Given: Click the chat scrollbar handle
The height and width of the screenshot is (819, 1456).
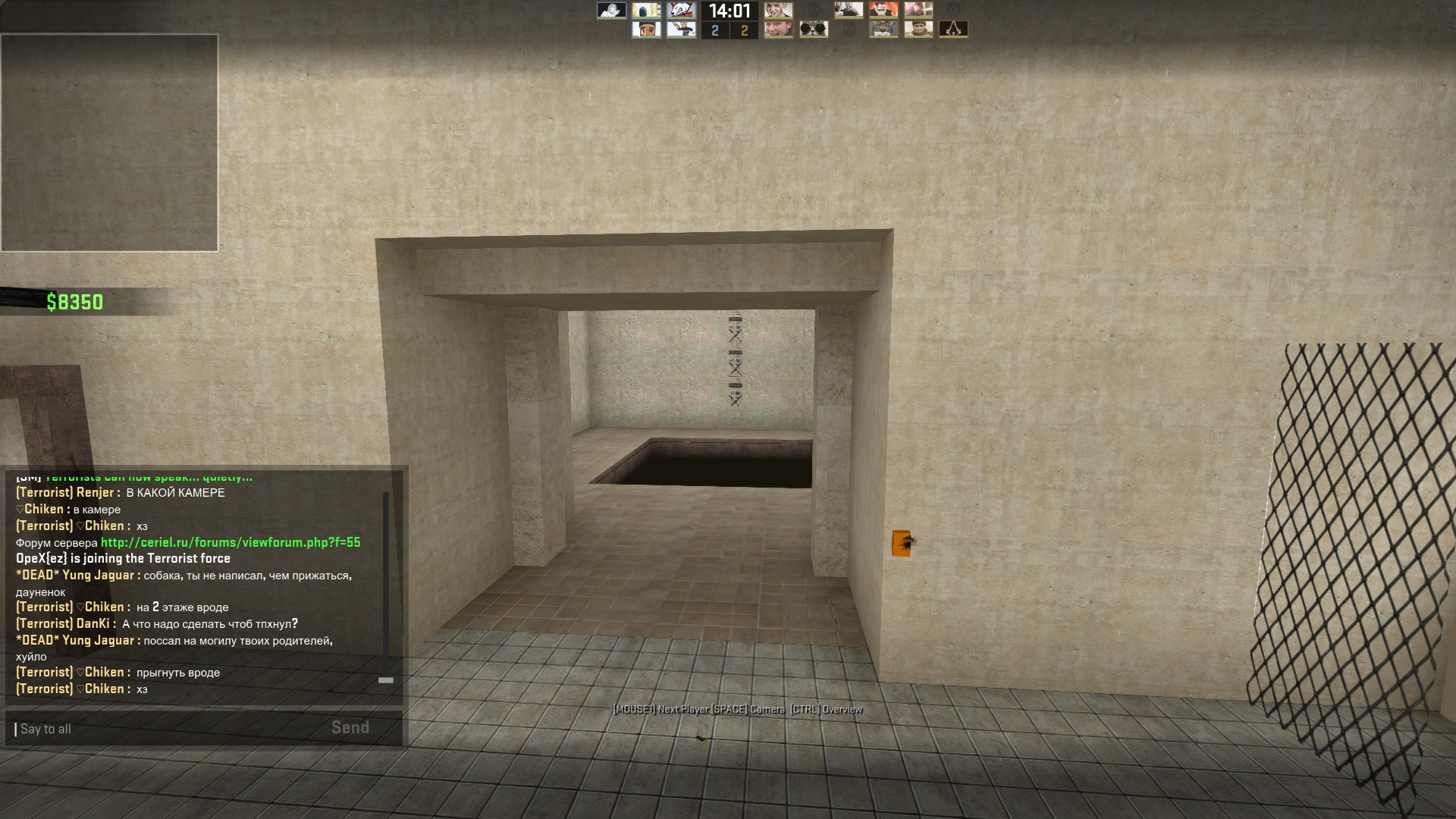Looking at the screenshot, I should point(386,680).
